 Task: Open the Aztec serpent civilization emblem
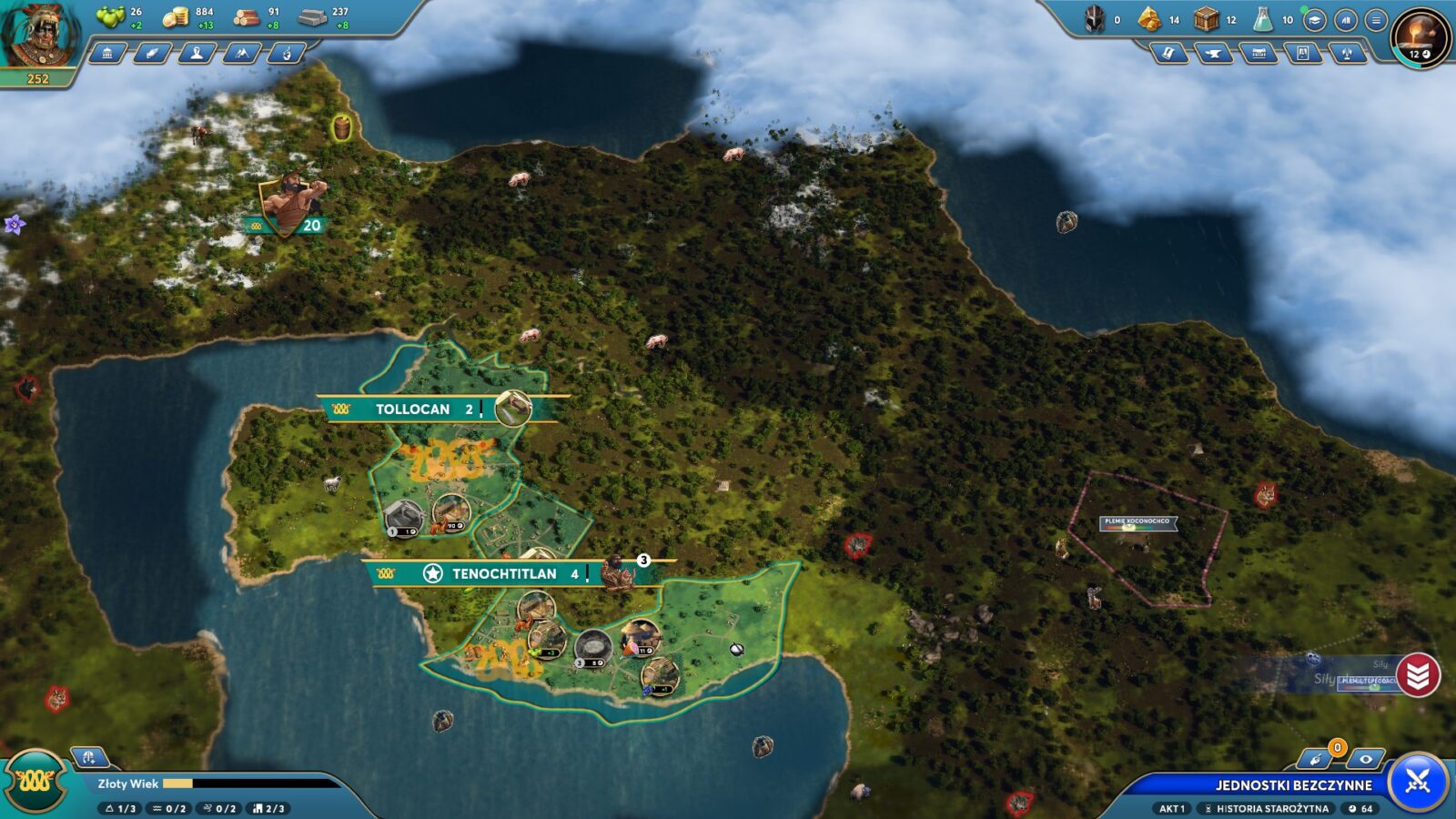[35, 781]
